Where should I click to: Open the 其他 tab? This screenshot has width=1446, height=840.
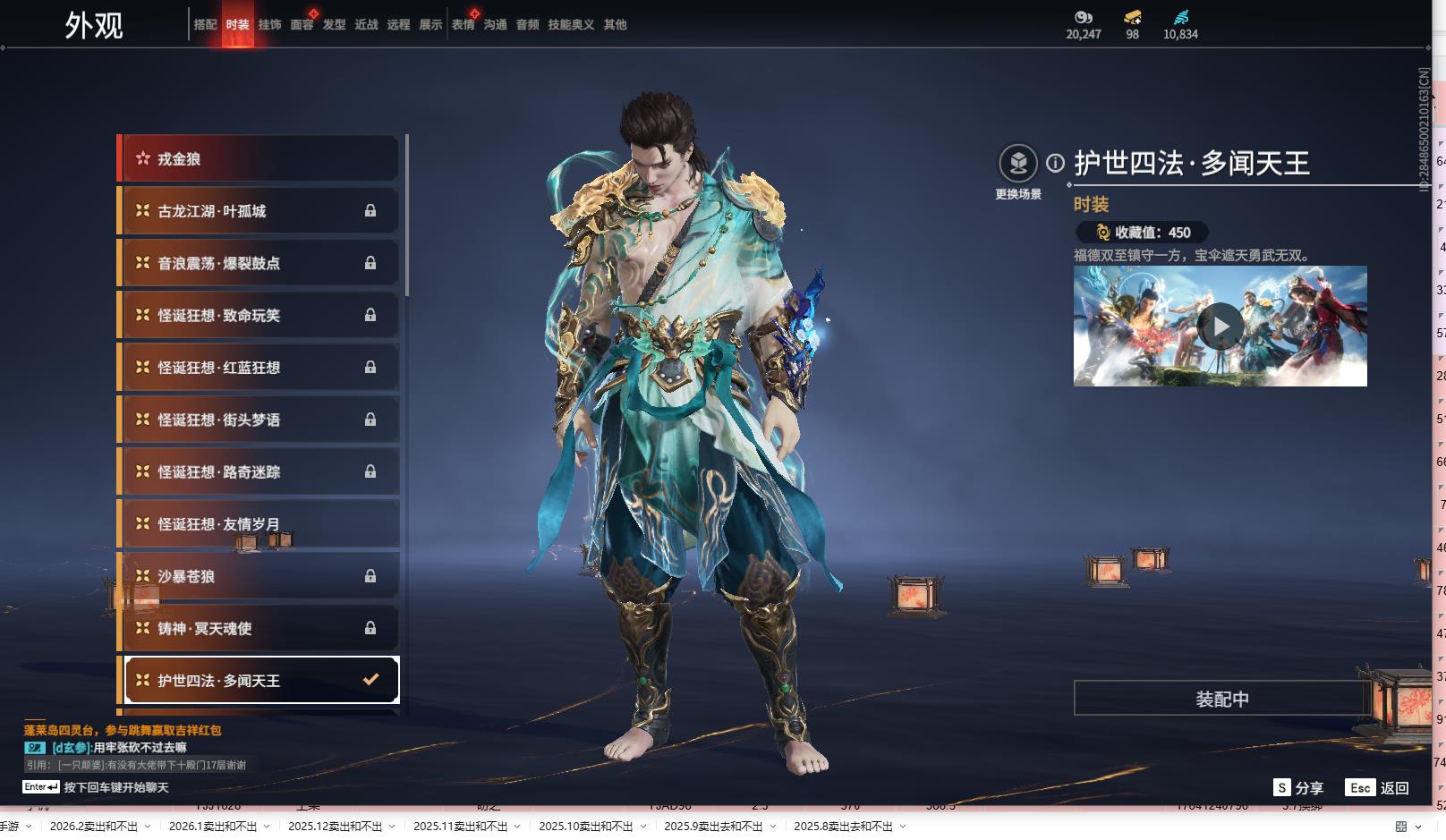pyautogui.click(x=615, y=25)
